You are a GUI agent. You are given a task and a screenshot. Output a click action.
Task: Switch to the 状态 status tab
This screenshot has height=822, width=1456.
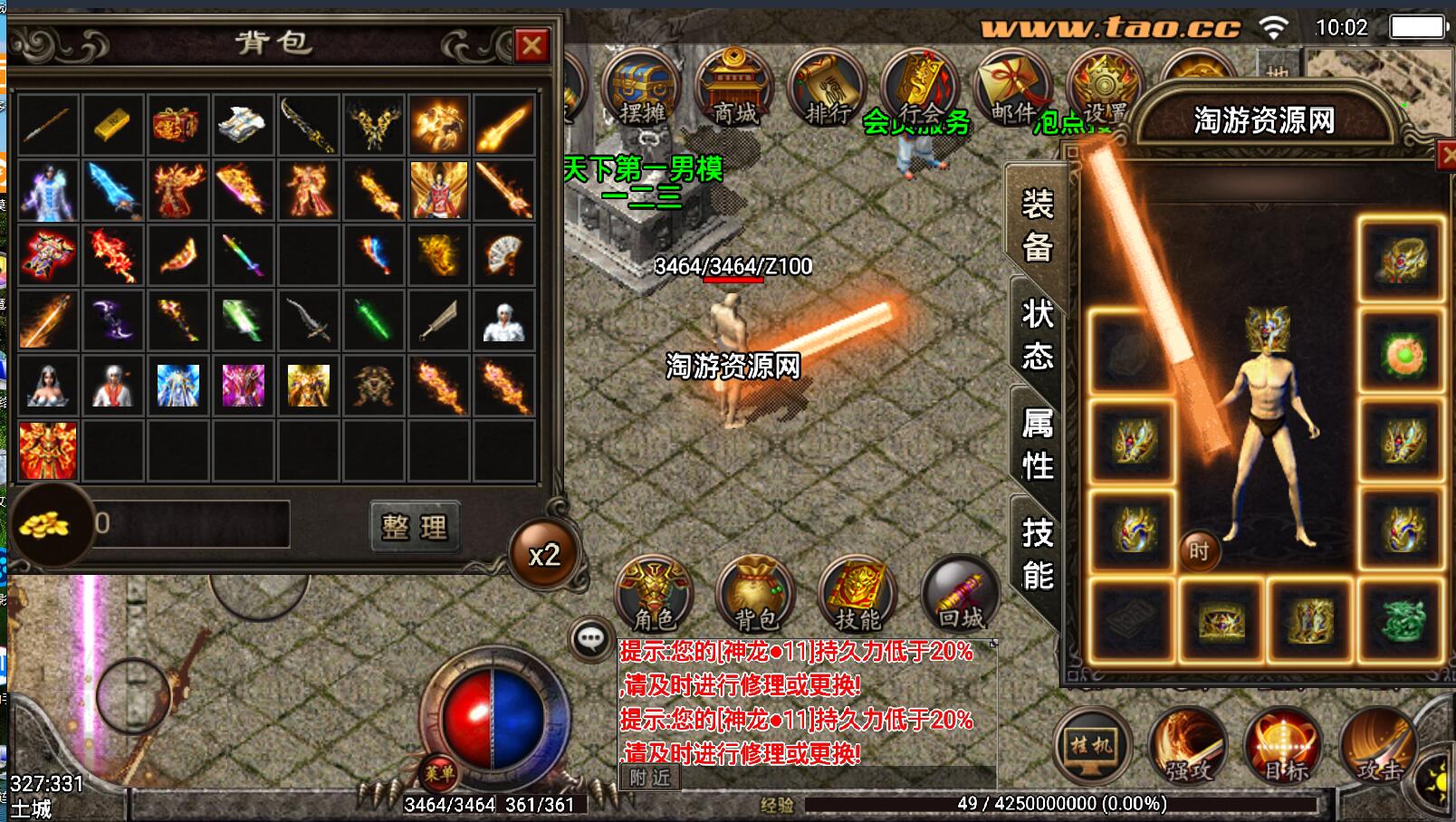coord(1037,334)
